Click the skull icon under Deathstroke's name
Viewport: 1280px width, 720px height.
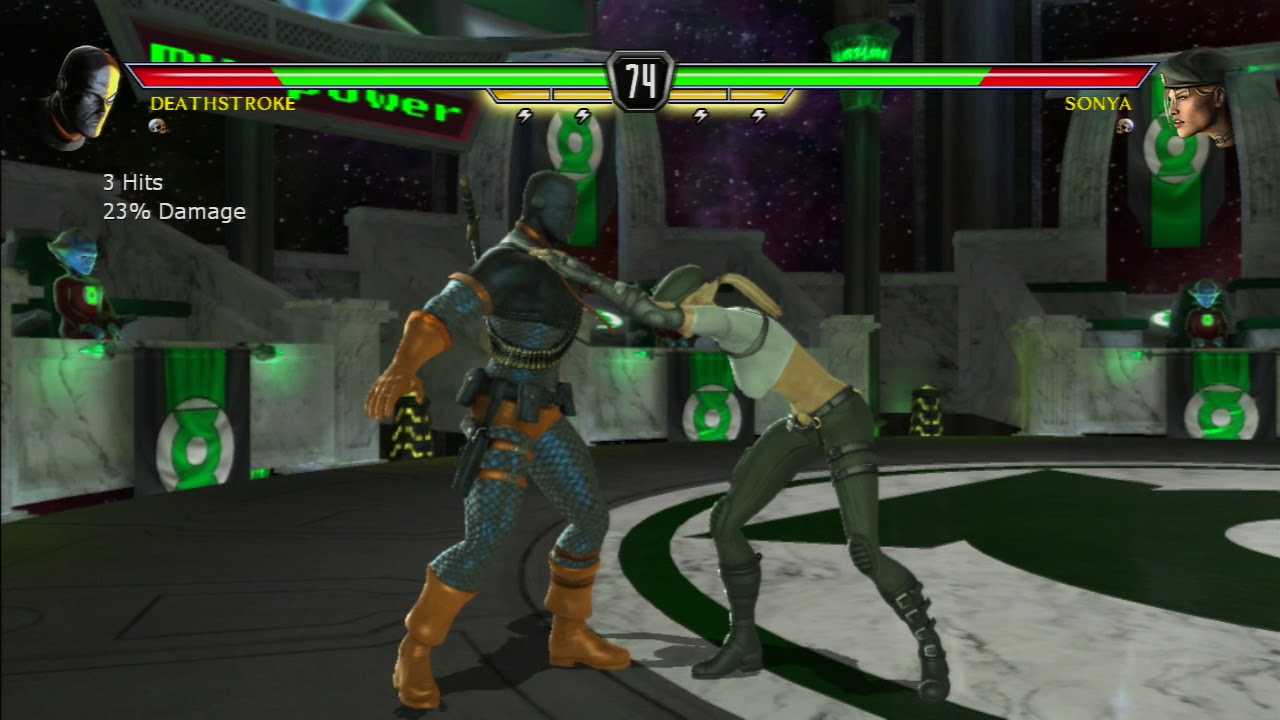coord(155,127)
